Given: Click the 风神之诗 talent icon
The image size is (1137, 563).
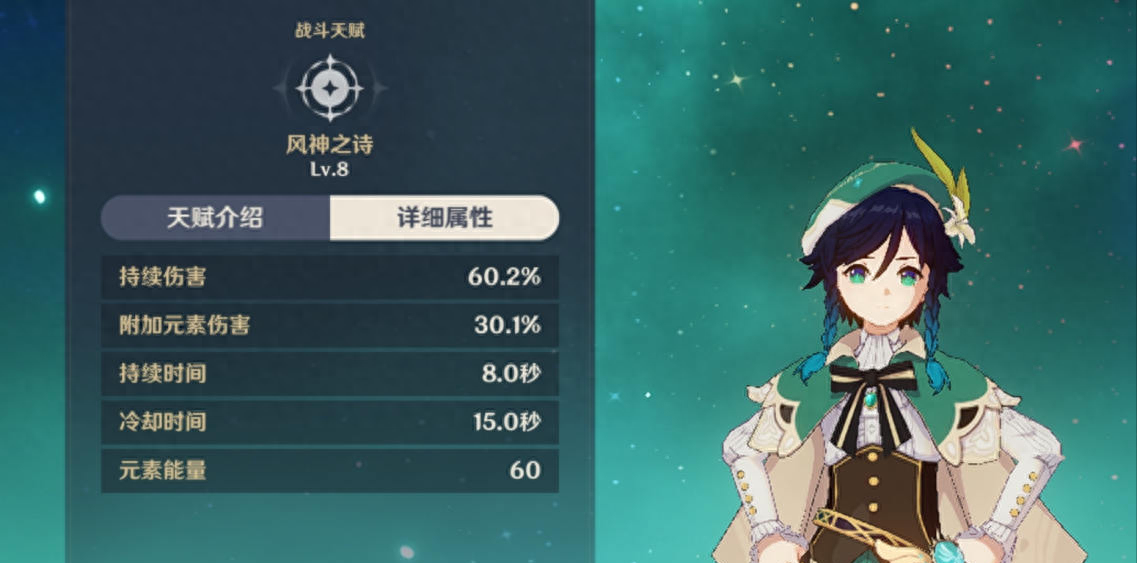Looking at the screenshot, I should click(329, 89).
